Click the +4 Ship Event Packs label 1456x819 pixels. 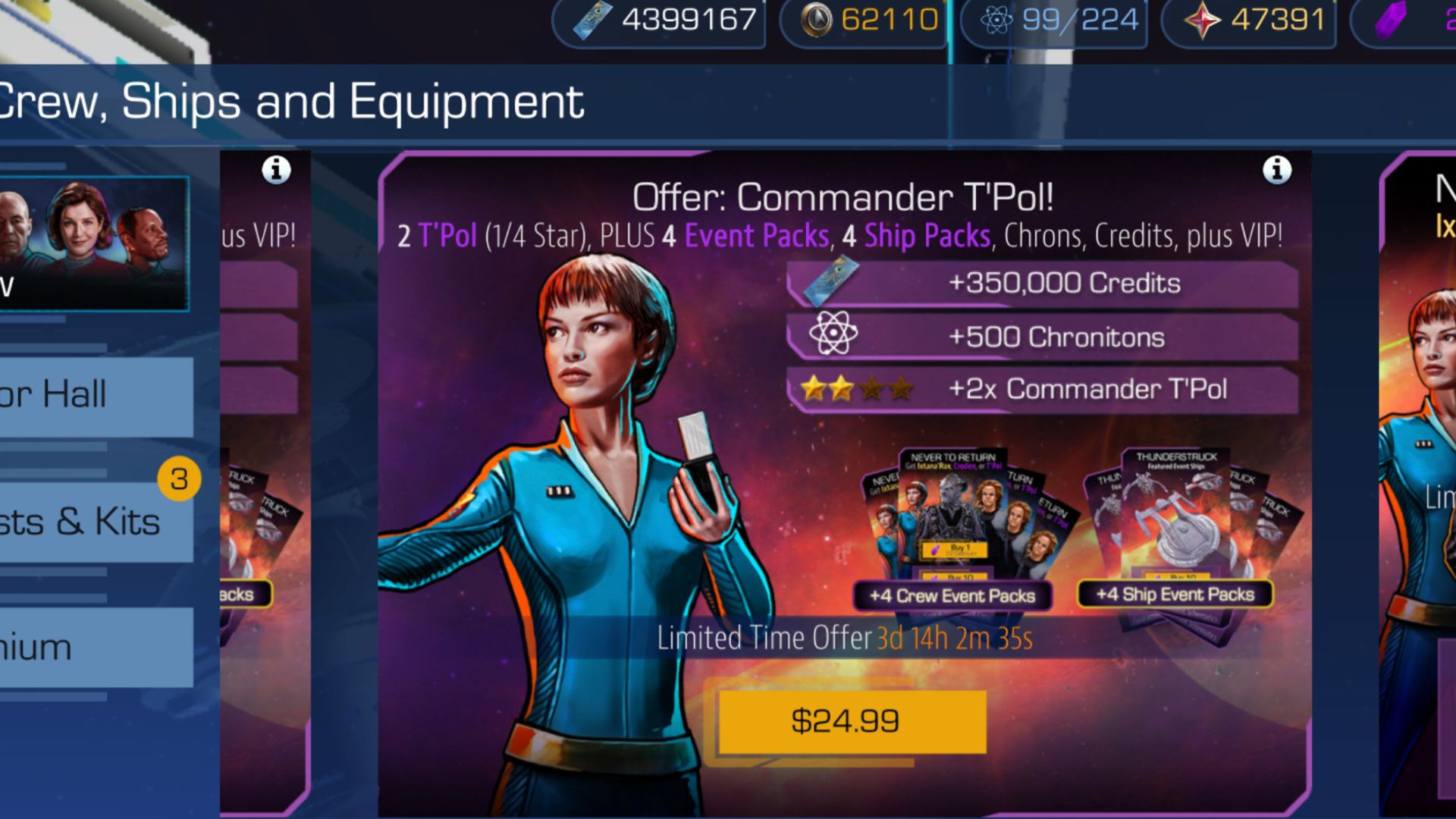1175,595
